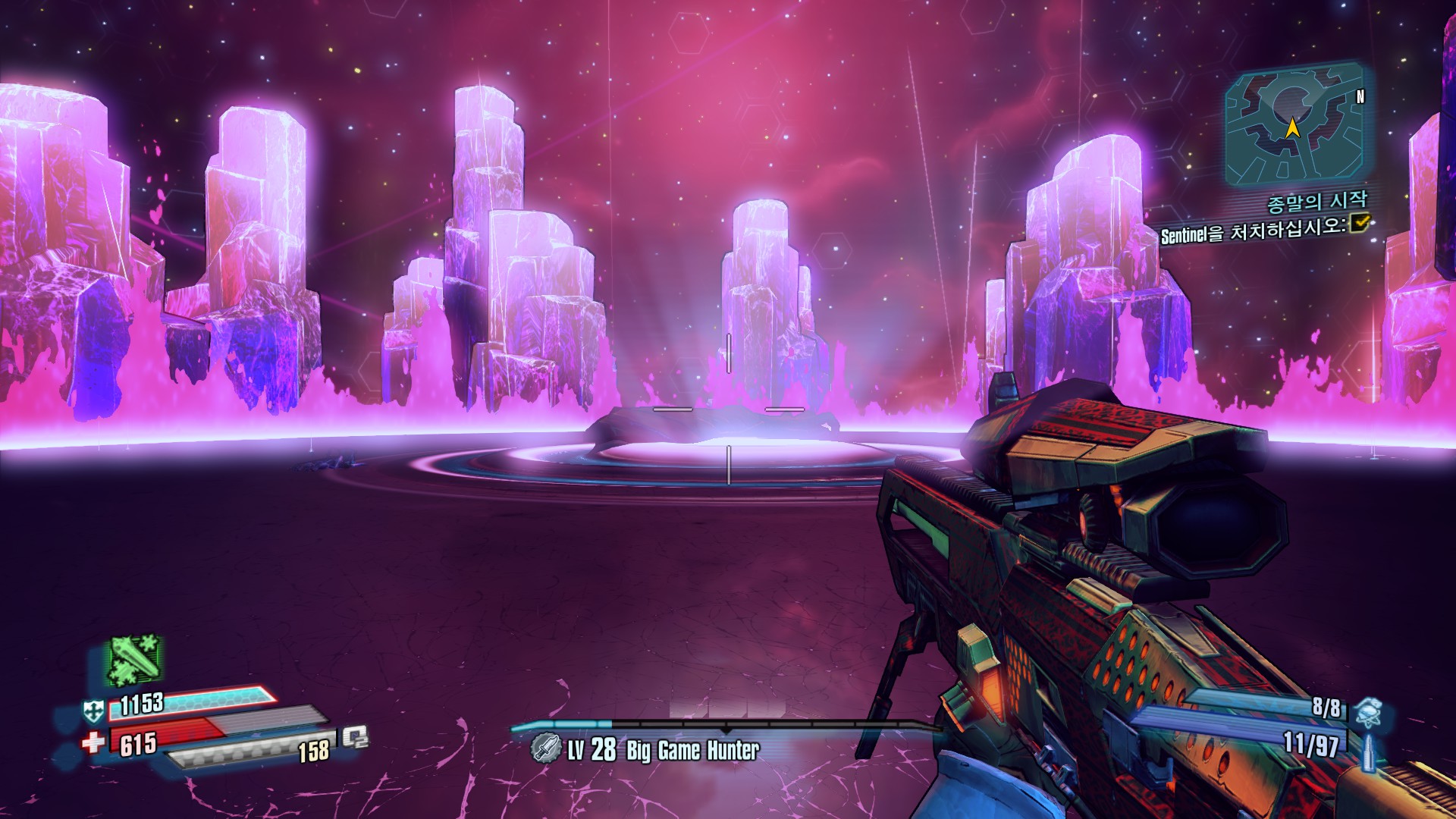Screen dimensions: 1456x819
Task: Select the Sentinel objective checkbox
Action: pos(1360,222)
